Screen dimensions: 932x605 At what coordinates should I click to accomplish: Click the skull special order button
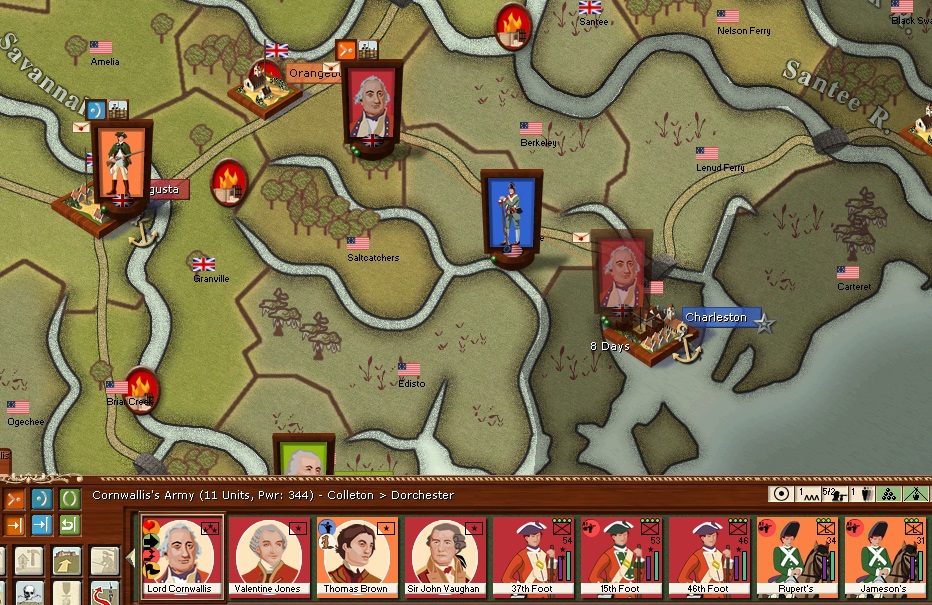coord(29,592)
